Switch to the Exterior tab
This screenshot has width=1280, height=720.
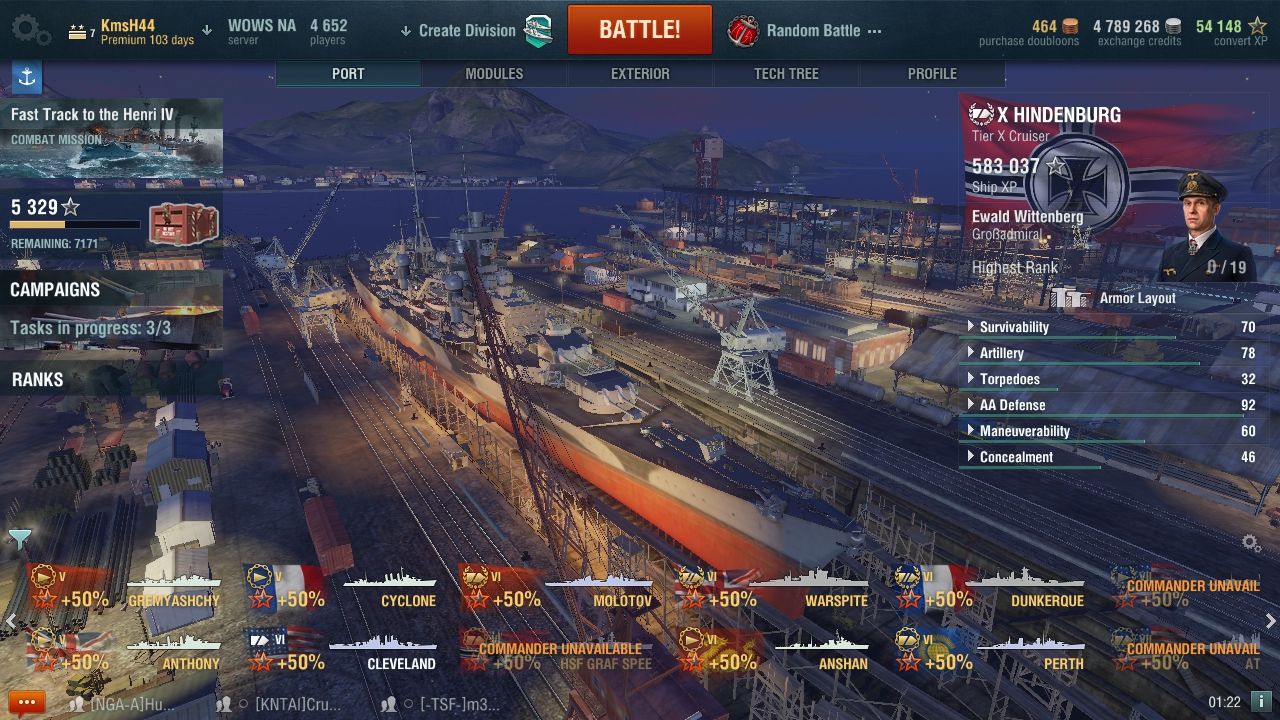tap(640, 74)
